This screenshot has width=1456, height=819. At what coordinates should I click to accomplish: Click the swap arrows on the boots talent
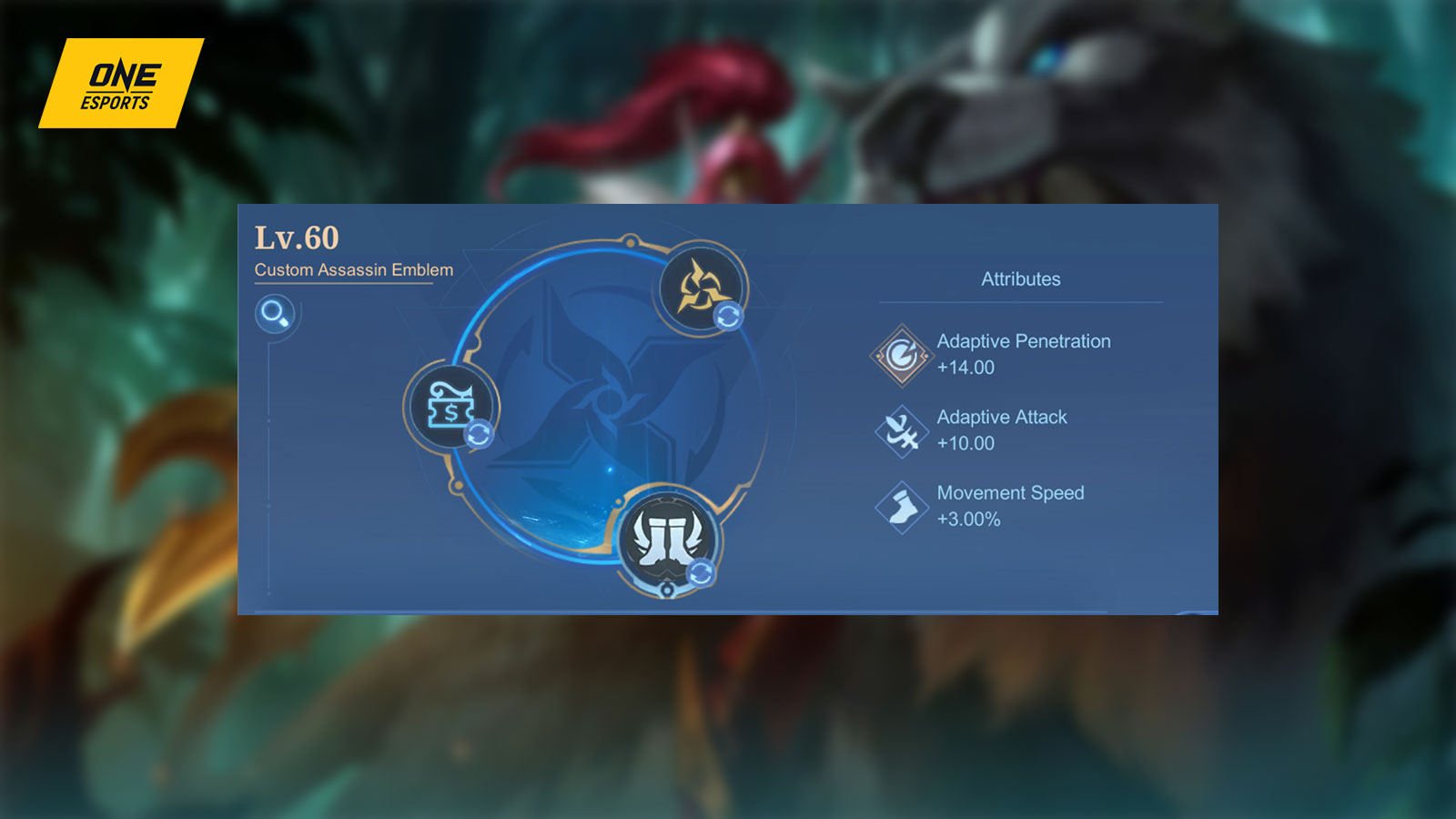(x=699, y=571)
